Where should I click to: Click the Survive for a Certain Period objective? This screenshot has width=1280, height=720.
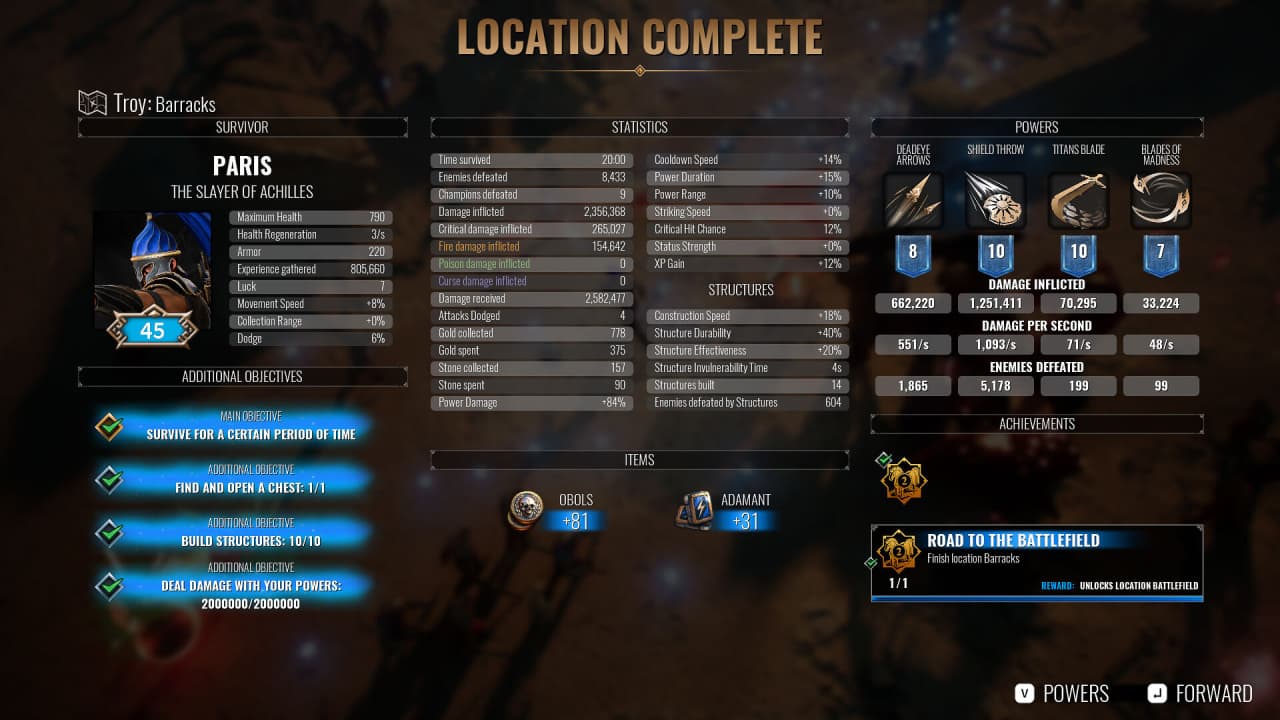coord(251,427)
